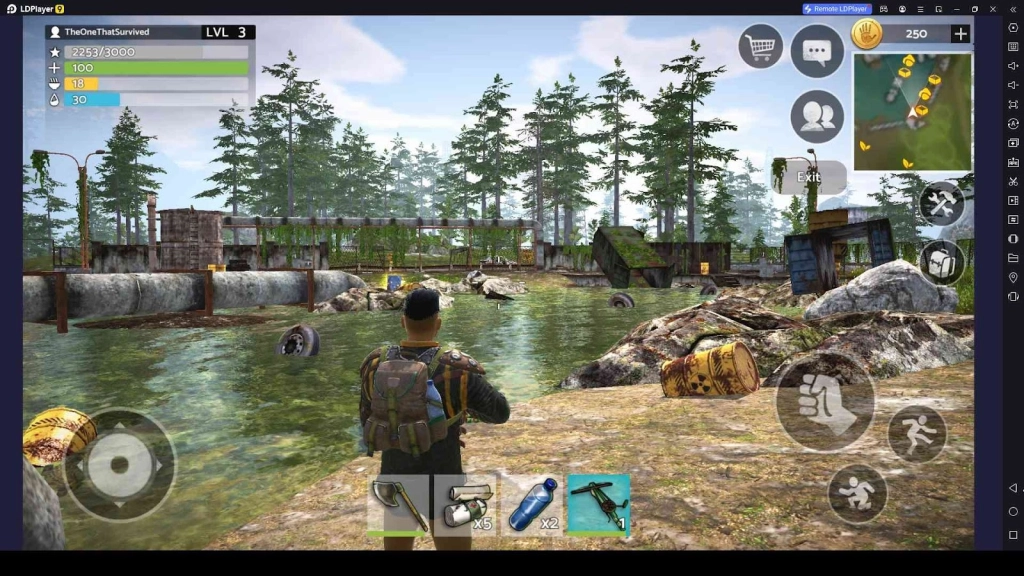Screen dimensions: 1024x576
Task: Tap the Exit button
Action: click(809, 177)
